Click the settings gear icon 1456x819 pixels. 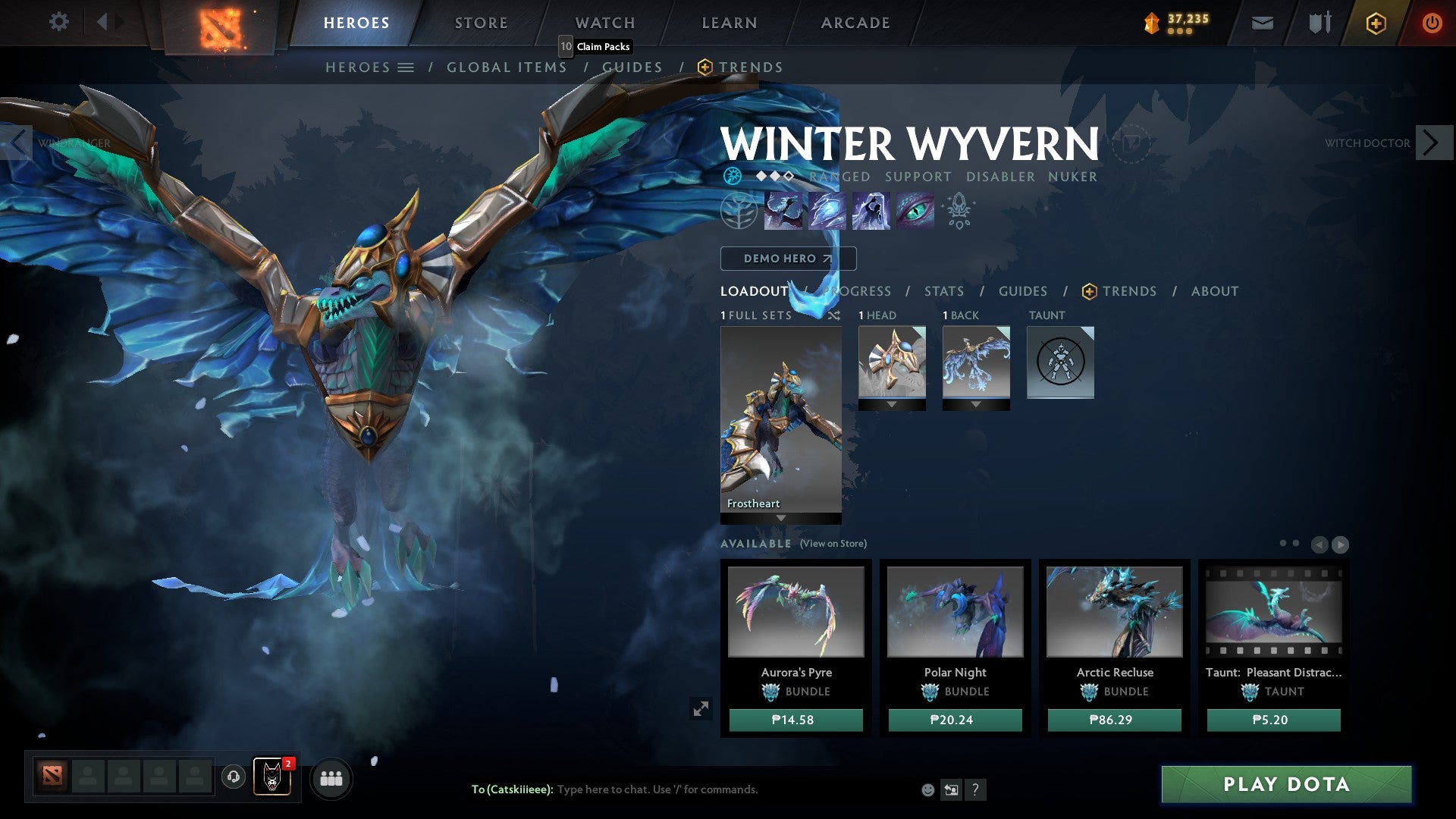coord(58,22)
